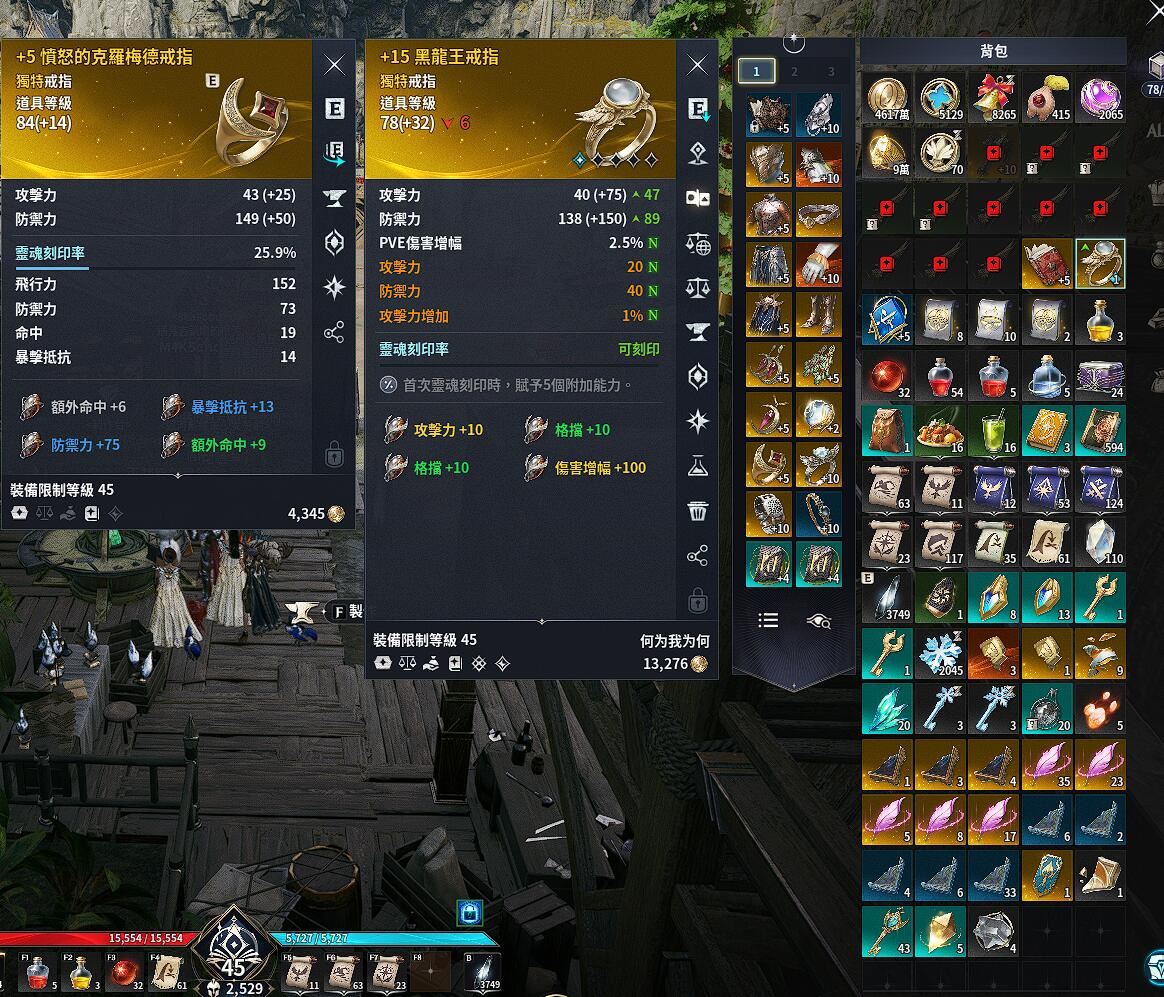1164x997 pixels.
Task: Choose the snowflake item with 2045 count
Action: 940,653
